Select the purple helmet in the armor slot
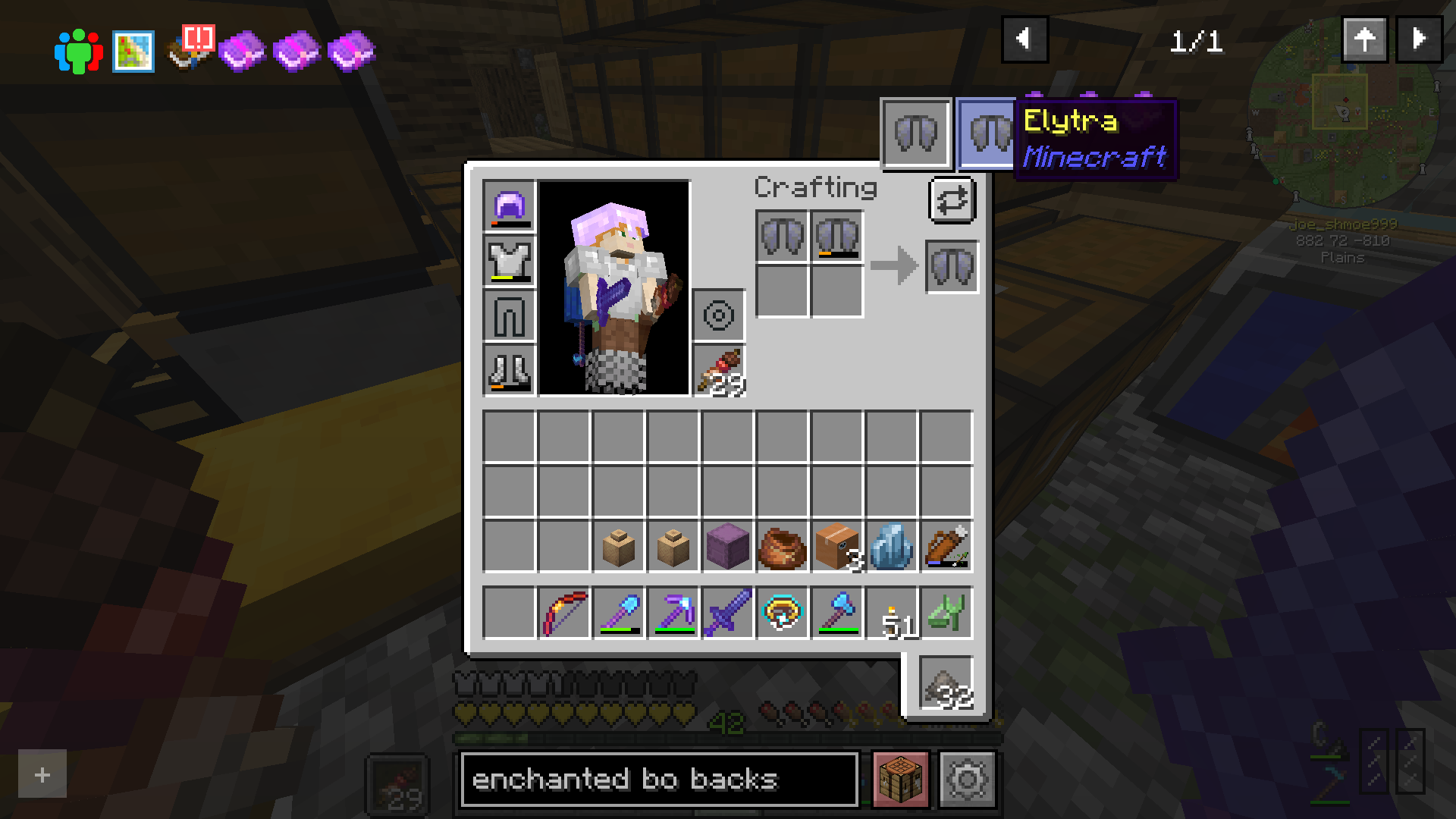 coord(509,206)
